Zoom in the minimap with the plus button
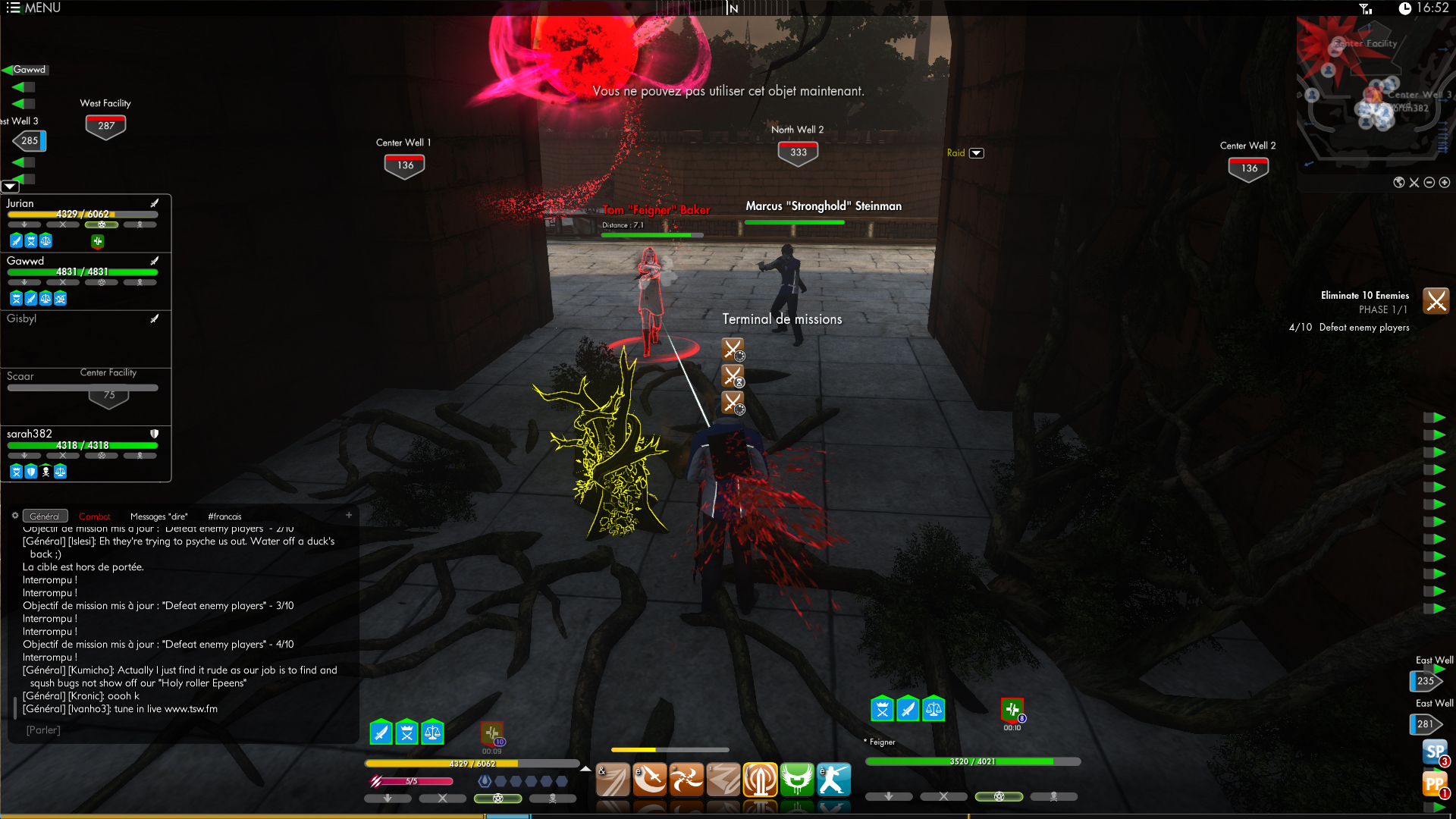This screenshot has height=819, width=1456. point(1445,183)
